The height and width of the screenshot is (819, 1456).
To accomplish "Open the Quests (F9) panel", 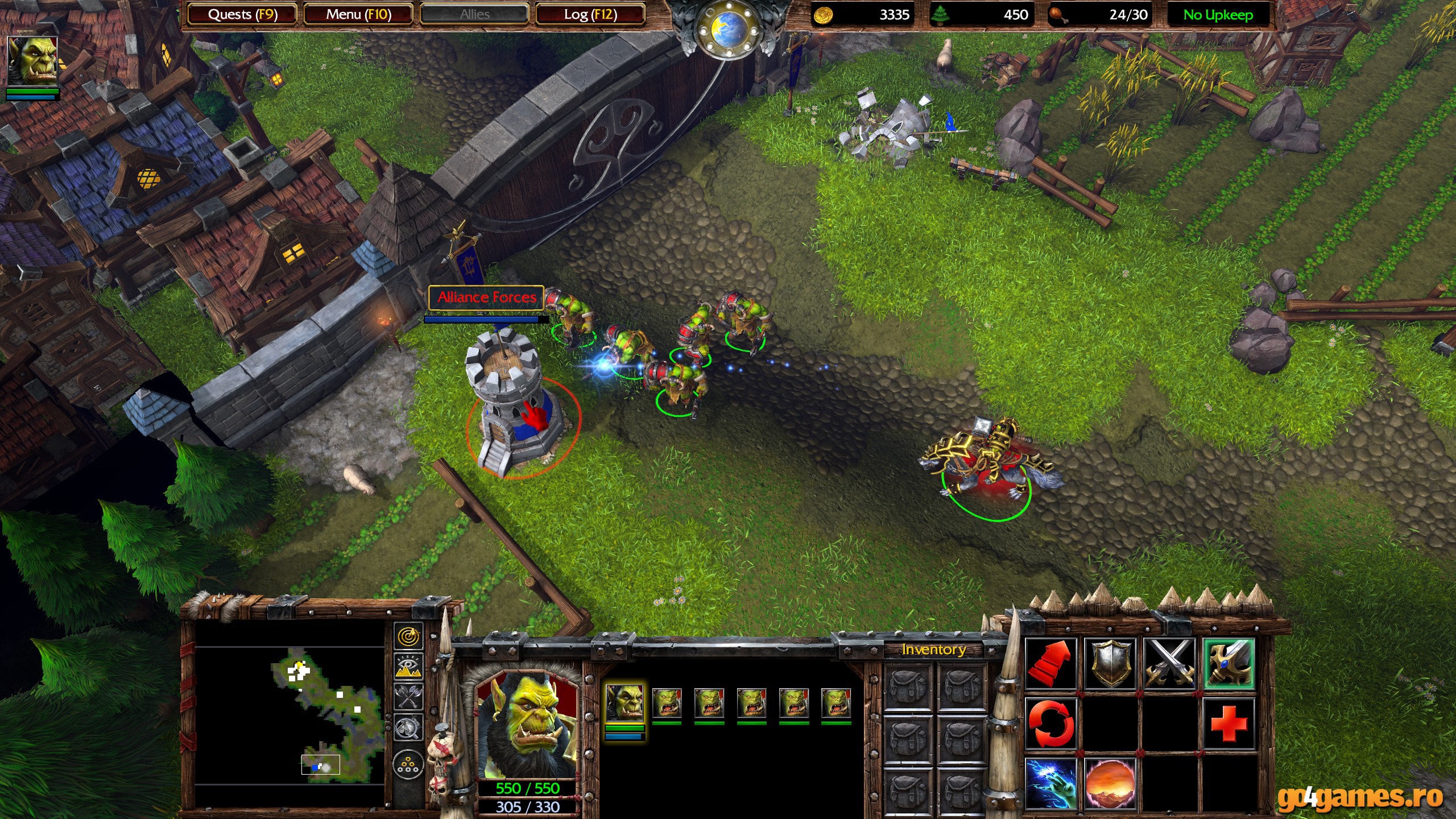I will (242, 14).
